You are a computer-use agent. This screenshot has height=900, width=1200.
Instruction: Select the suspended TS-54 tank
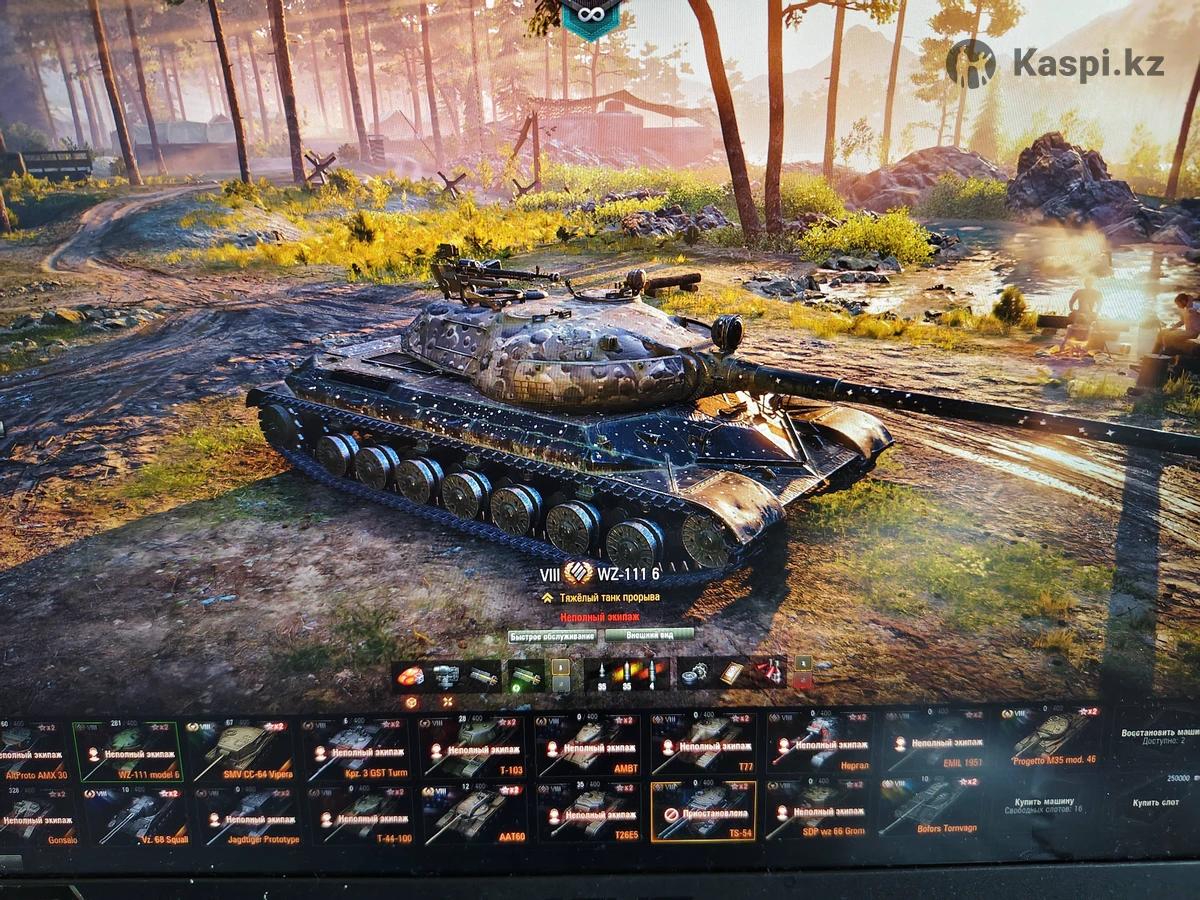[x=702, y=810]
